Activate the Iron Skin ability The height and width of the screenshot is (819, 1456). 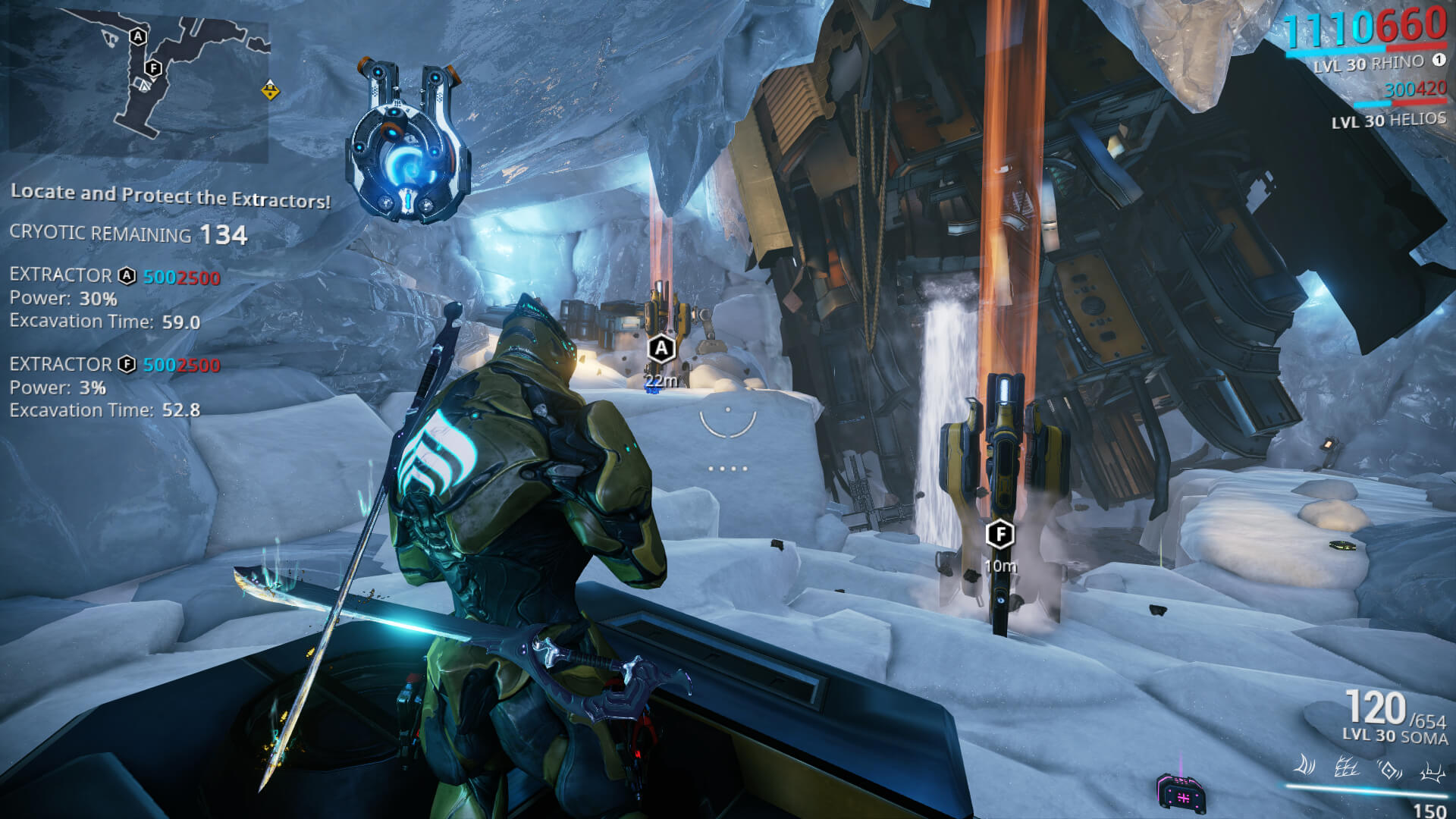pos(1346,768)
